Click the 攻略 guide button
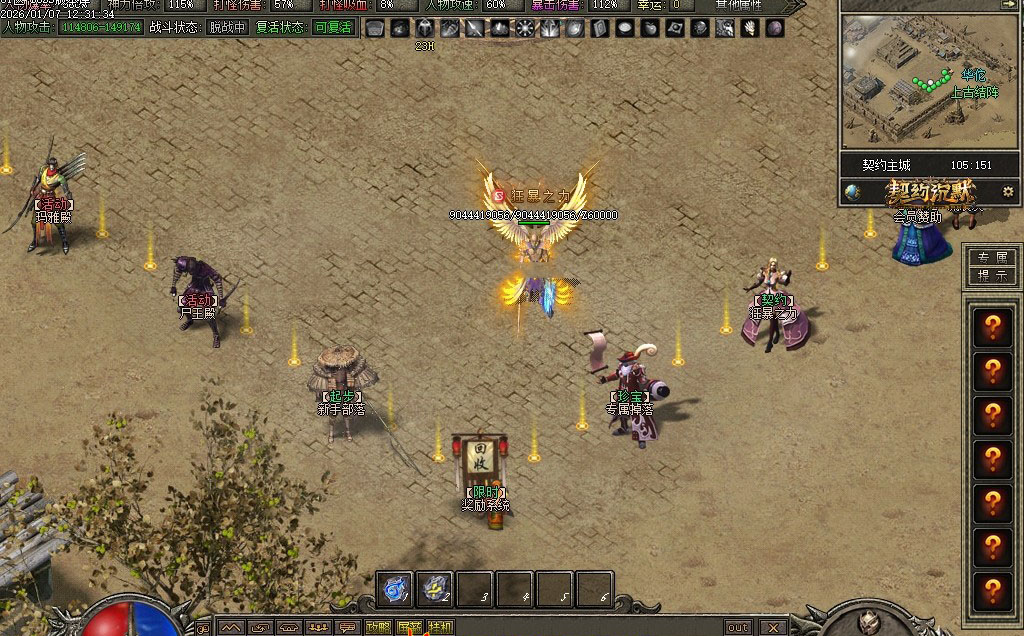Image resolution: width=1024 pixels, height=636 pixels. (378, 628)
